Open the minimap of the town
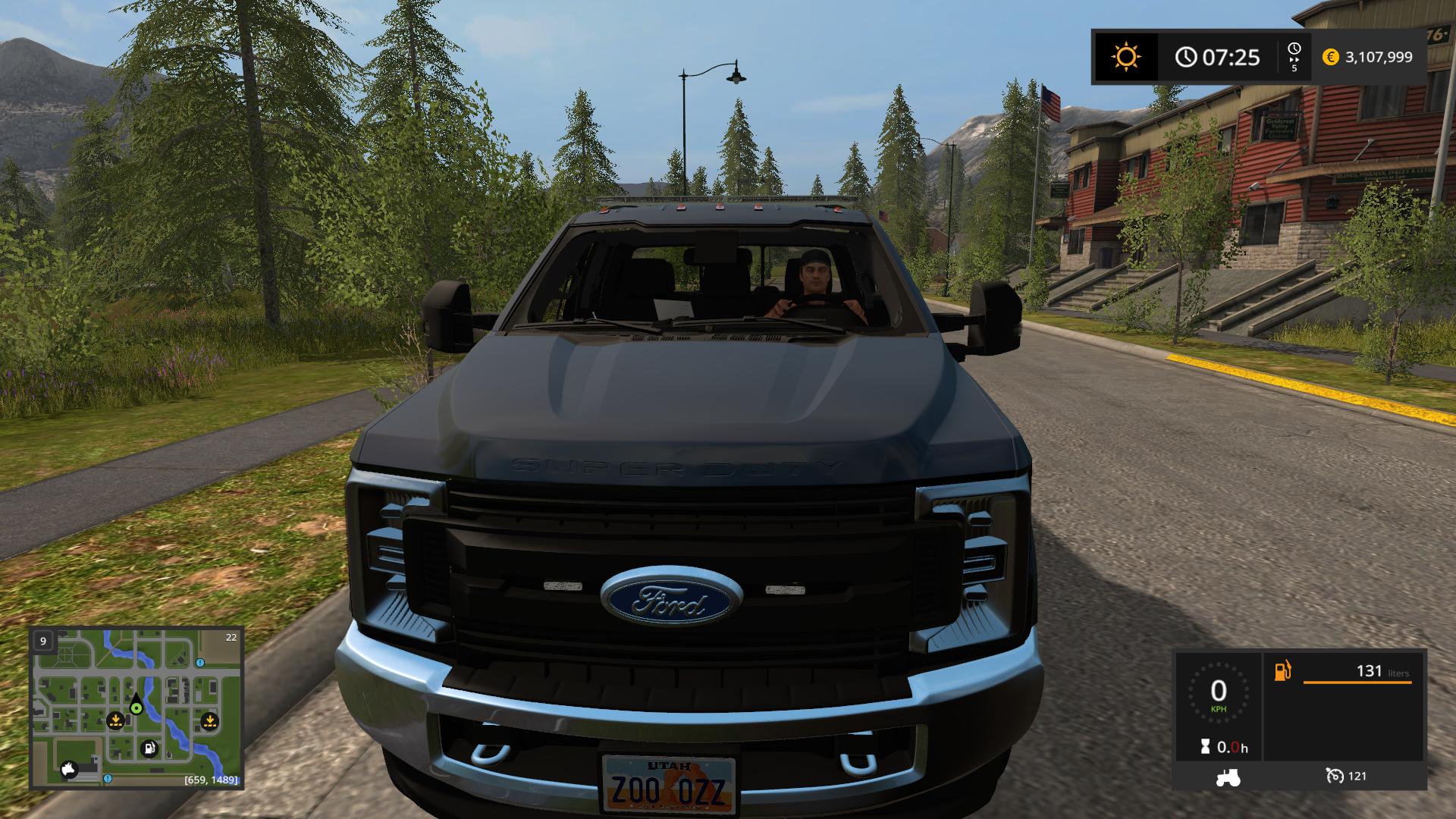The image size is (1456, 819). pos(136,708)
